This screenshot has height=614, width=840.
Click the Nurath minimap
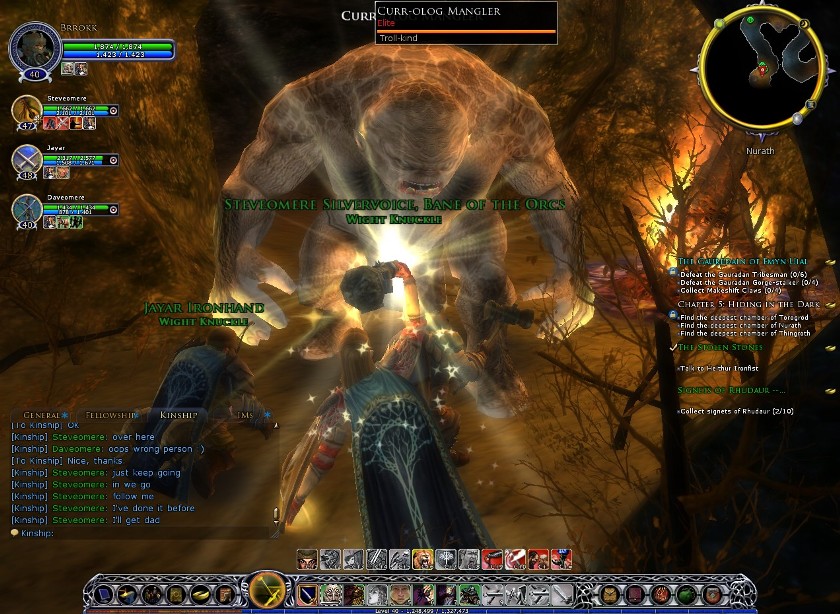pos(765,71)
